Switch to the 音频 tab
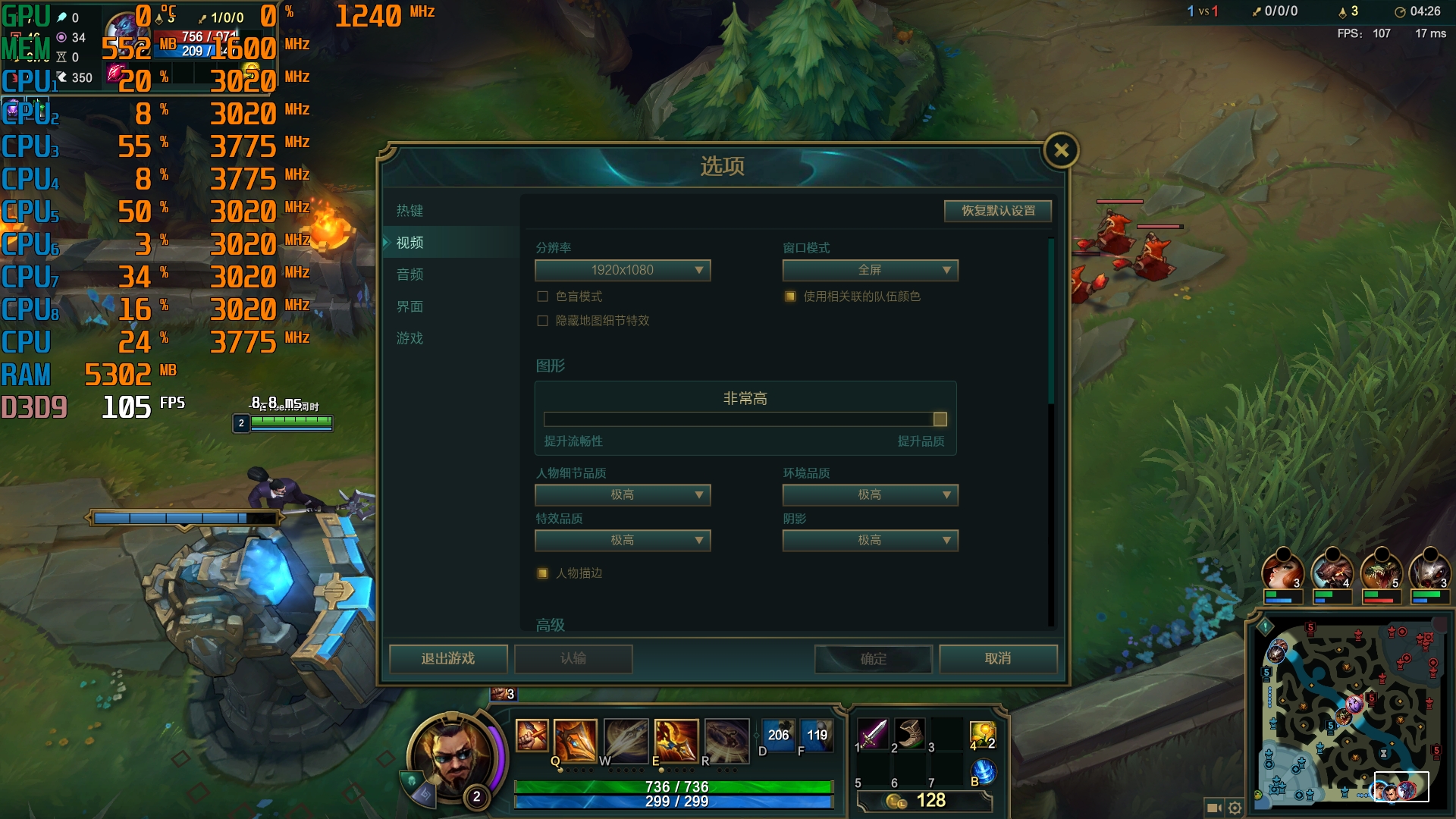 [x=410, y=275]
